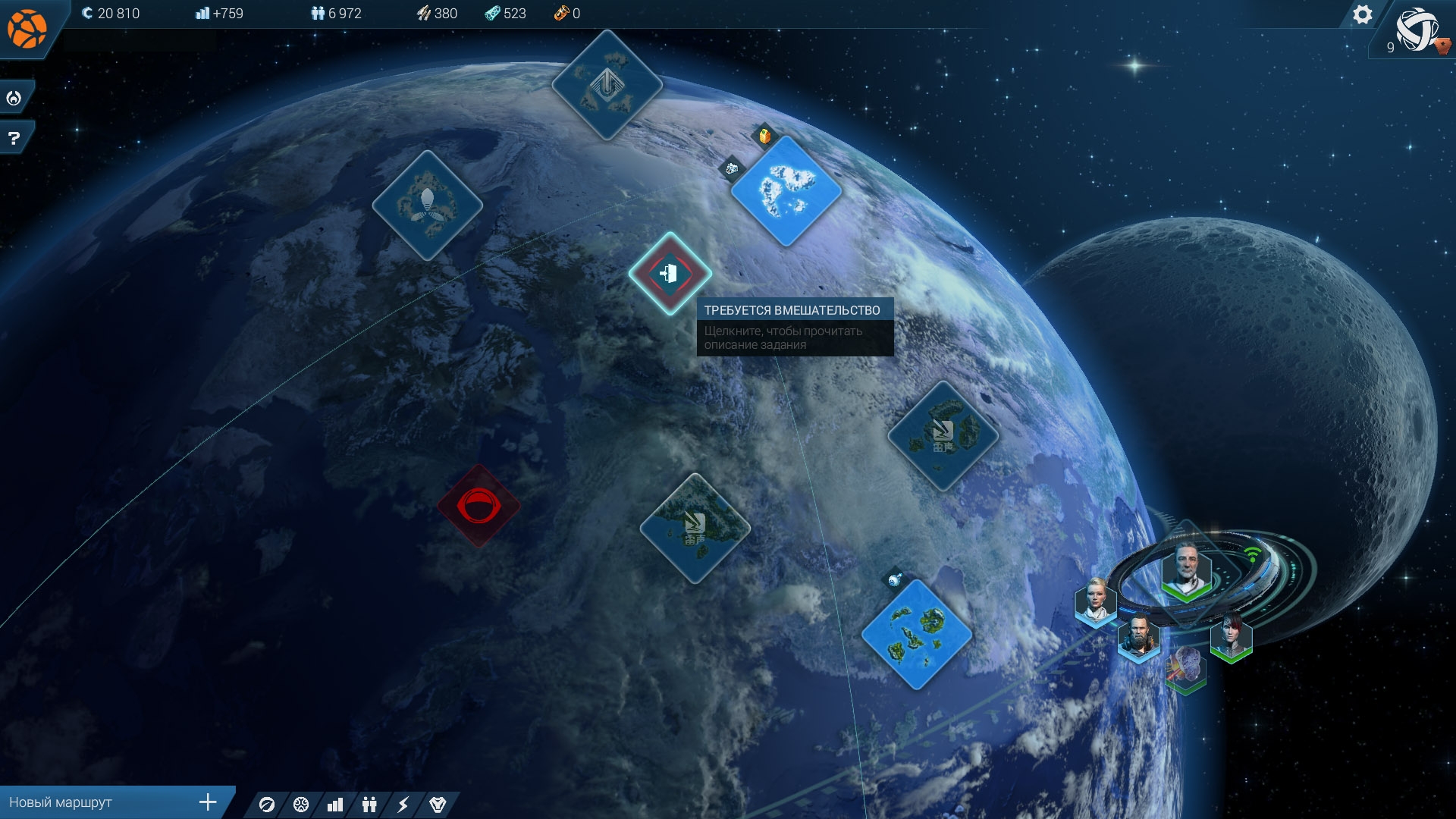Open the game settings gear
Viewport: 1456px width, 819px height.
coord(1362,14)
